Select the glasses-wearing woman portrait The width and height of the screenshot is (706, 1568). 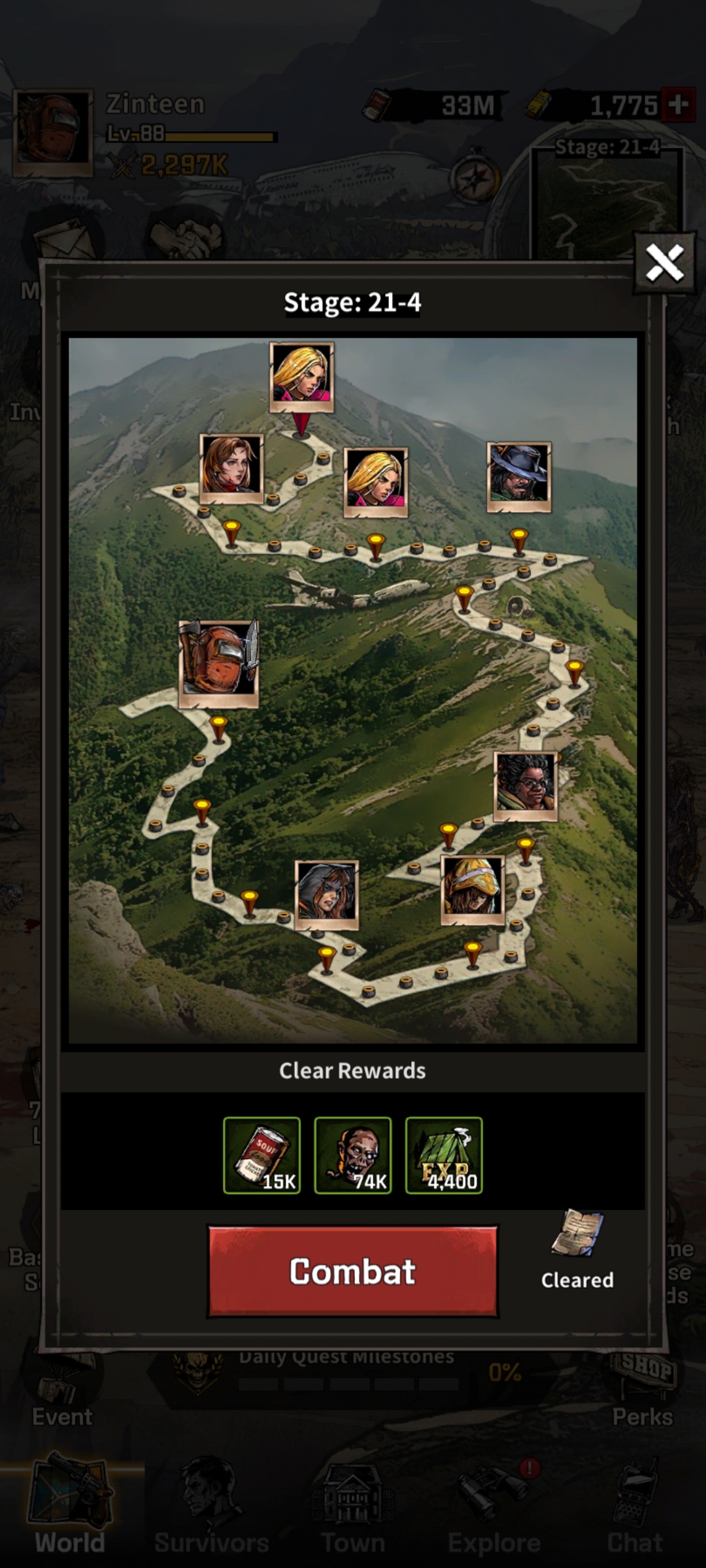tap(526, 786)
